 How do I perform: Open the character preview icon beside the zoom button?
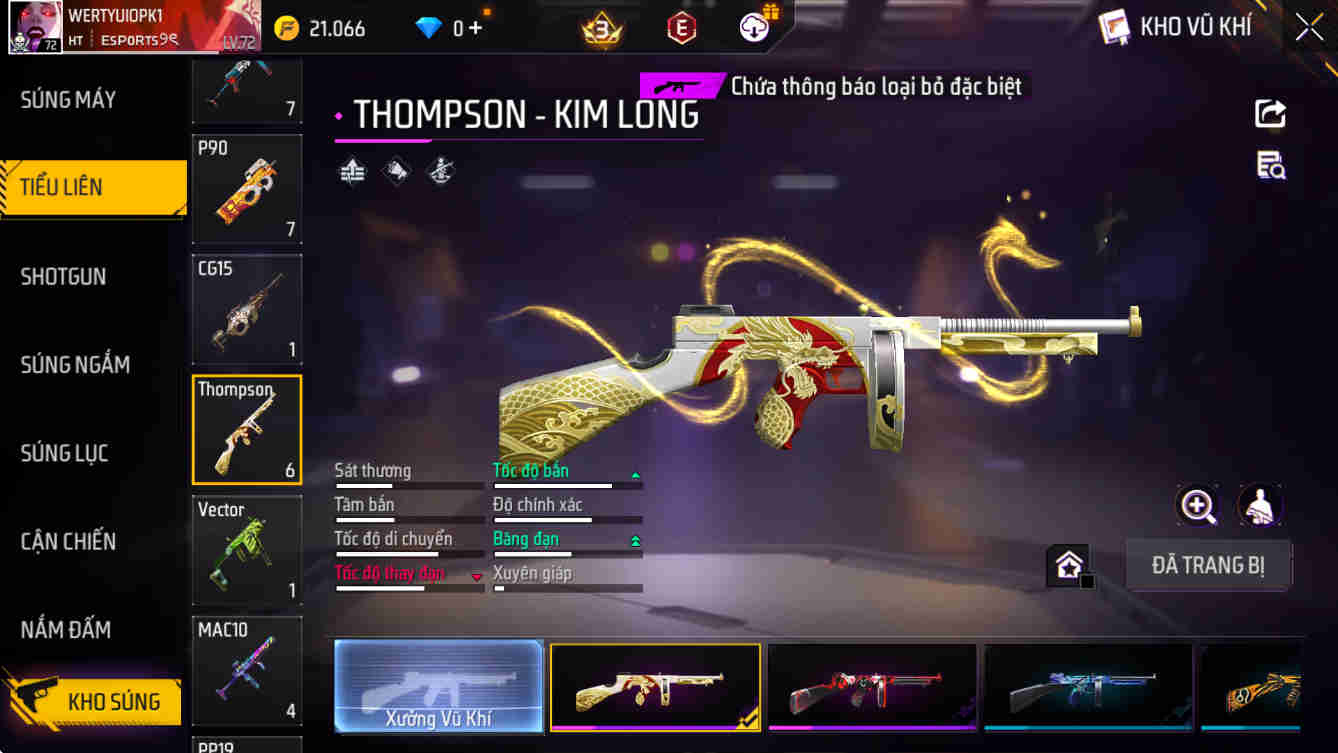[1261, 507]
